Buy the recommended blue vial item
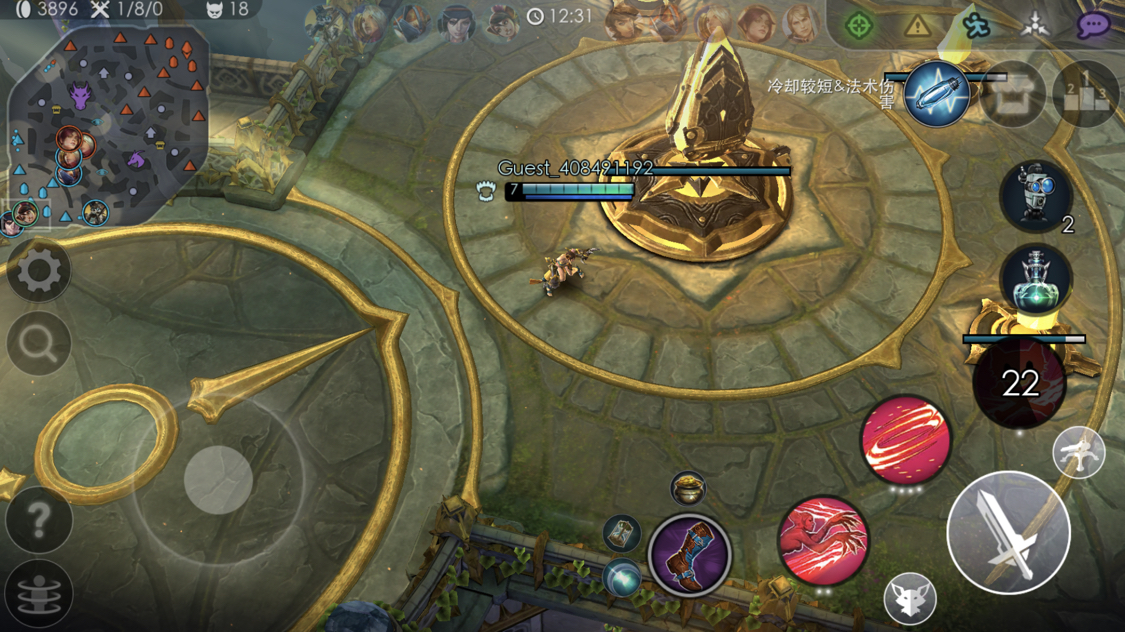The height and width of the screenshot is (632, 1125). [937, 94]
